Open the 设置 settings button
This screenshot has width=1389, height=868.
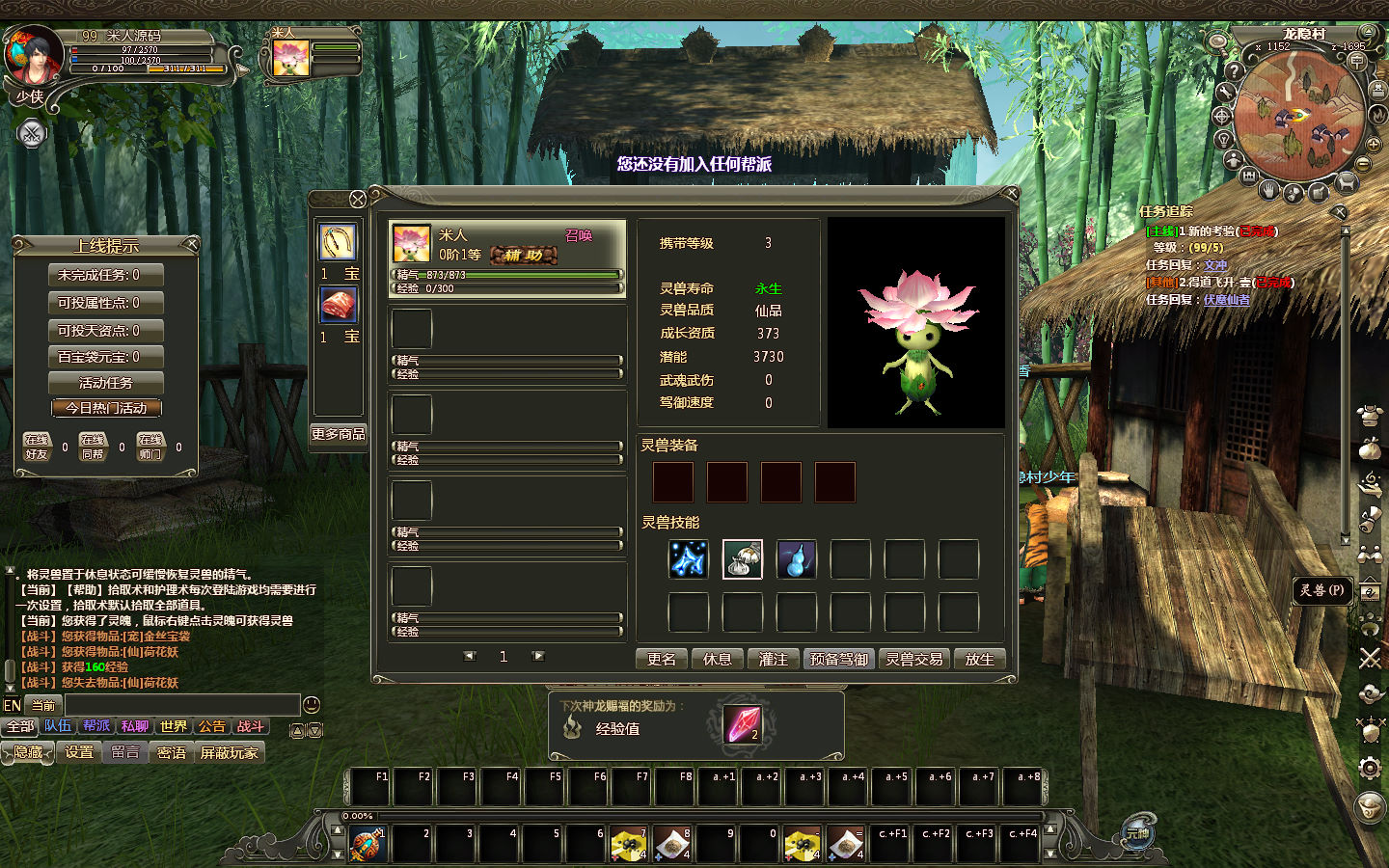(x=79, y=752)
